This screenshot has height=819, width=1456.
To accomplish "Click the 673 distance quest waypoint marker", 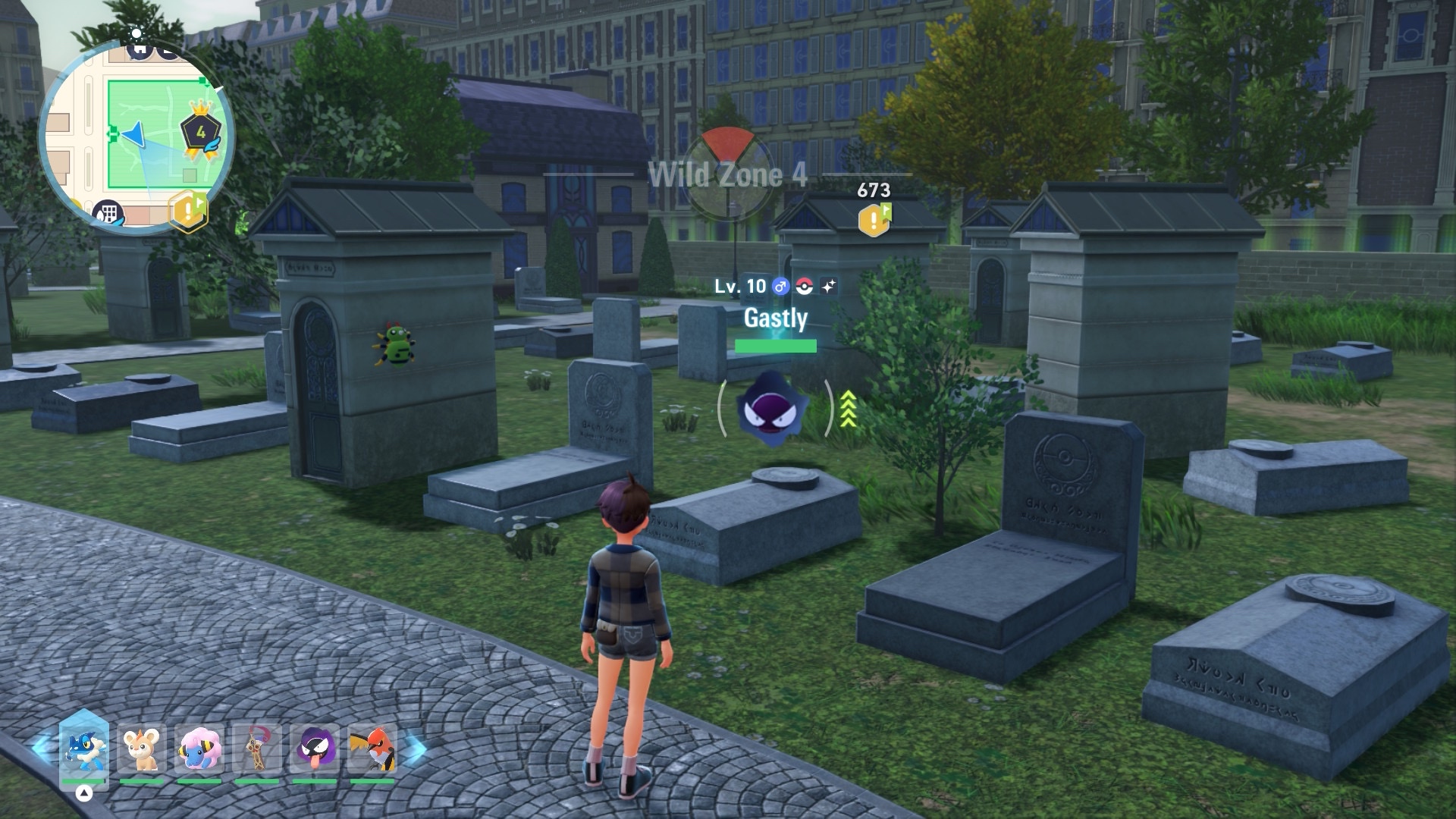I will click(x=874, y=218).
